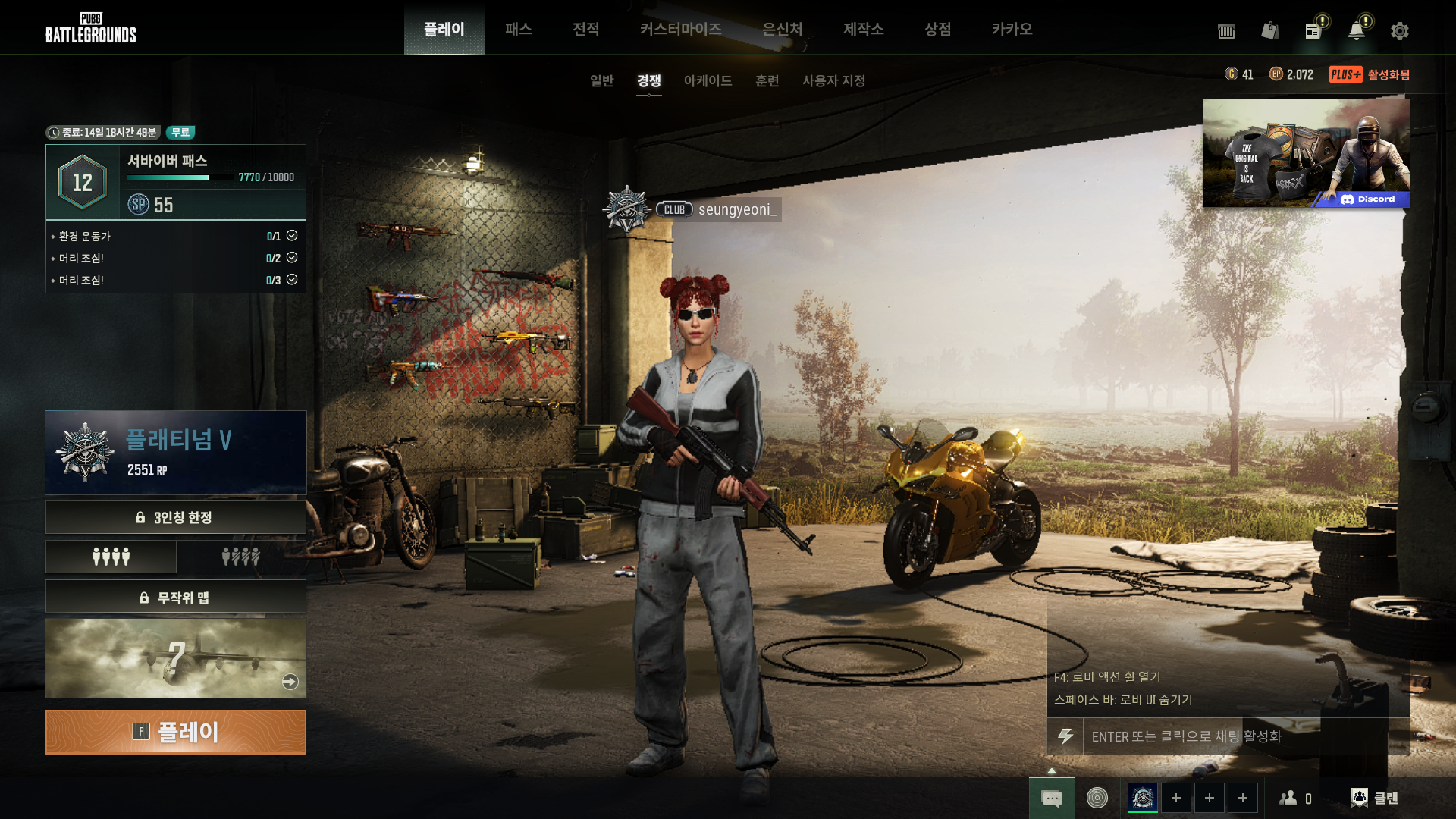The height and width of the screenshot is (819, 1456).
Task: Open the 커스터마이즈 menu
Action: tap(680, 29)
